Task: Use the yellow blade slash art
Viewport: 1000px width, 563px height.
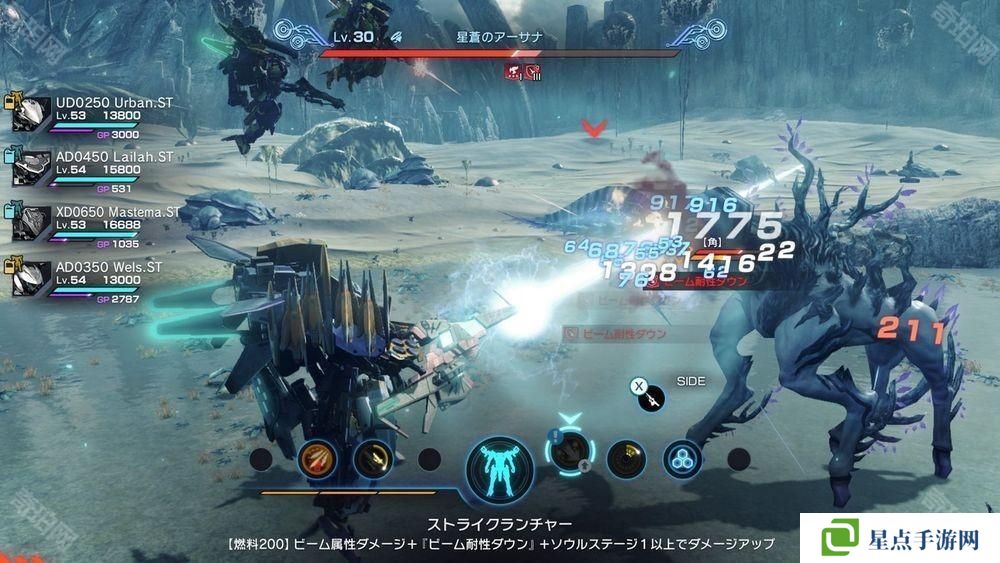Action: [371, 459]
